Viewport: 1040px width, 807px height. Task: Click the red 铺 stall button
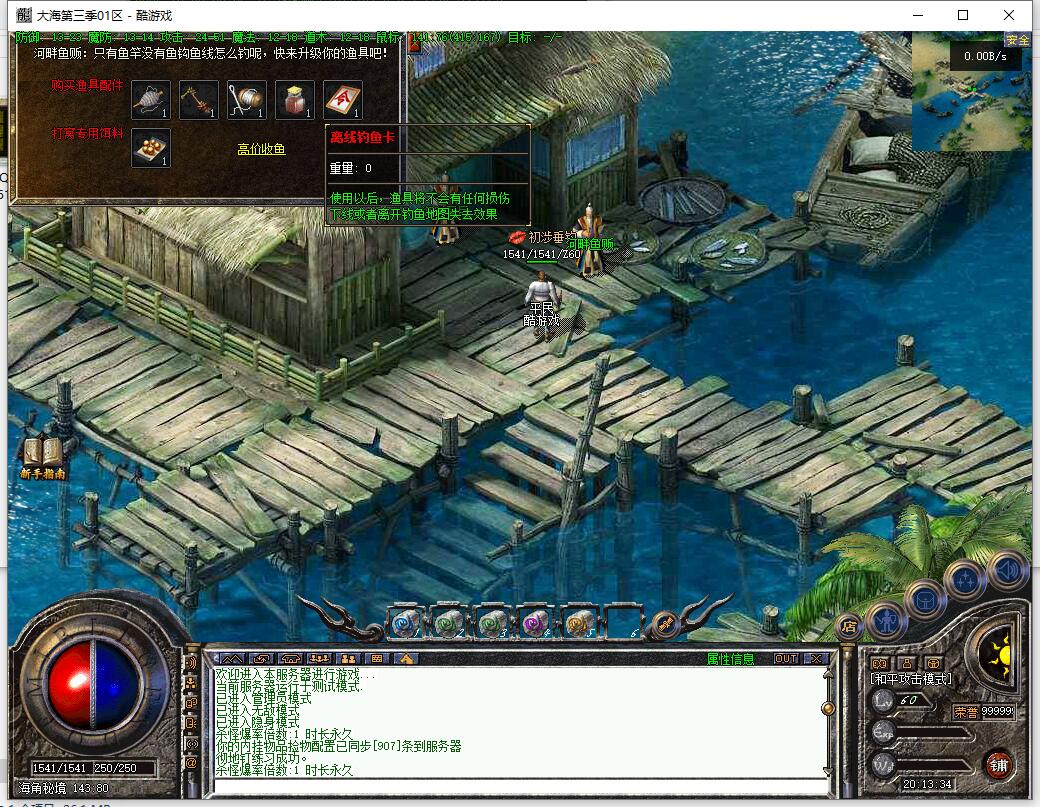pyautogui.click(x=996, y=763)
